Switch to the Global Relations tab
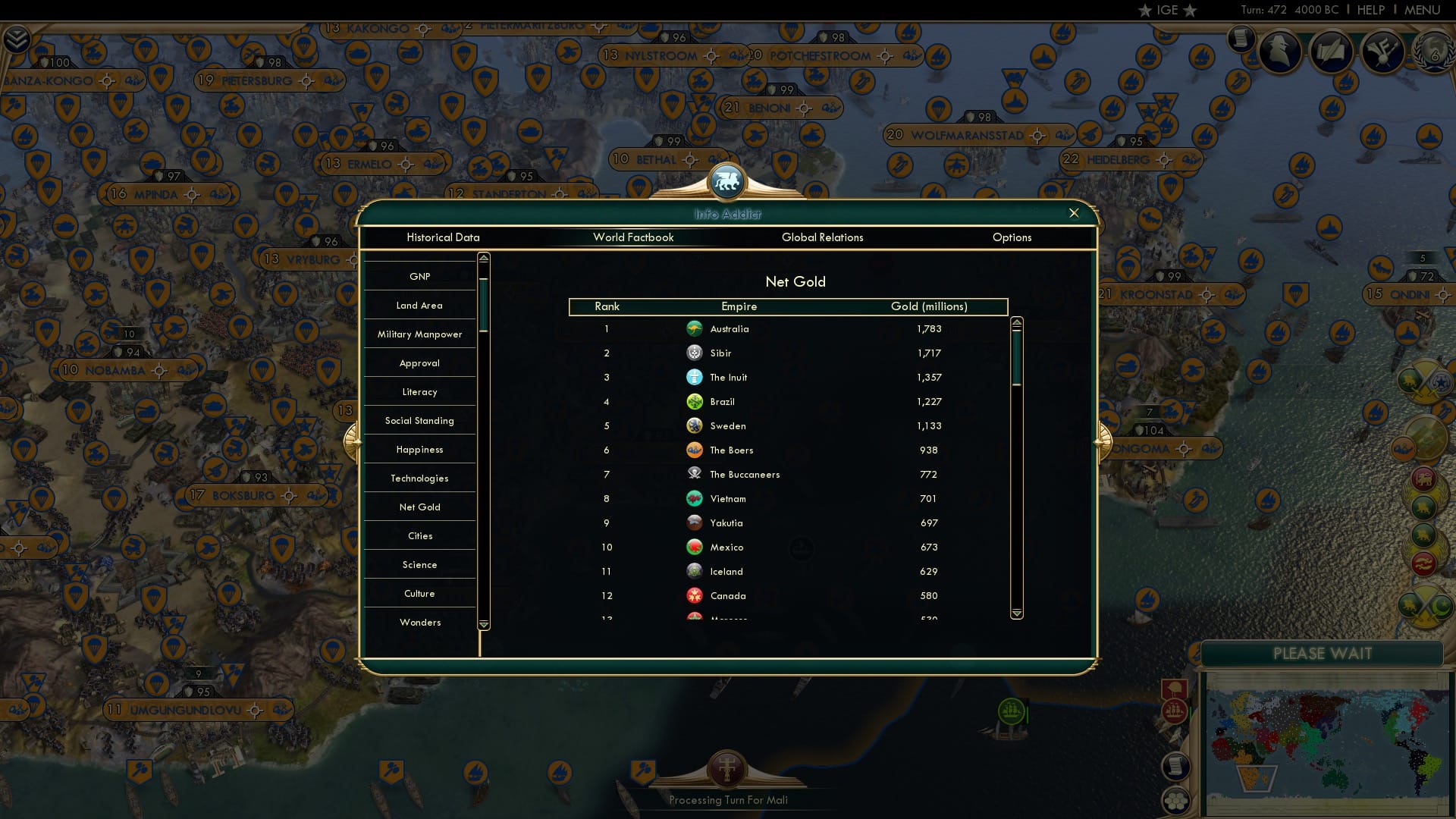Image resolution: width=1456 pixels, height=819 pixels. 823,237
